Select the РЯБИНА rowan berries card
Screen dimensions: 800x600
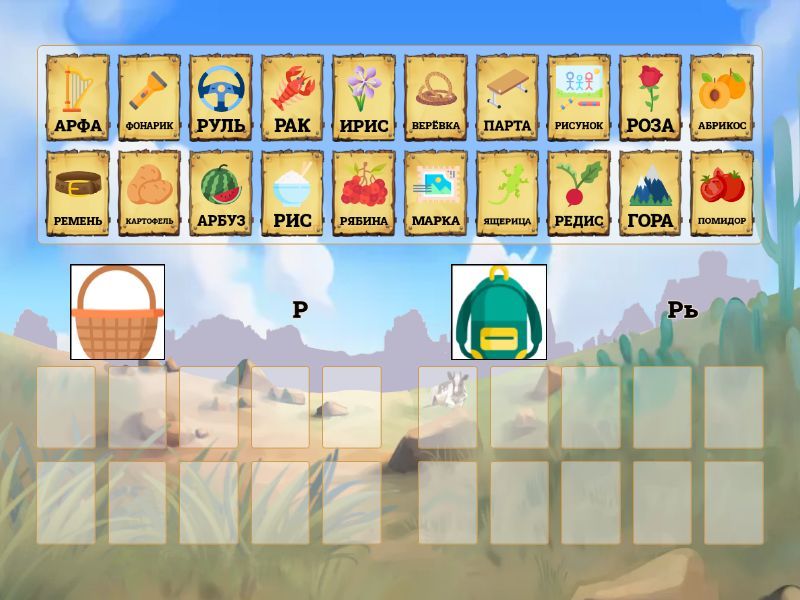(364, 193)
